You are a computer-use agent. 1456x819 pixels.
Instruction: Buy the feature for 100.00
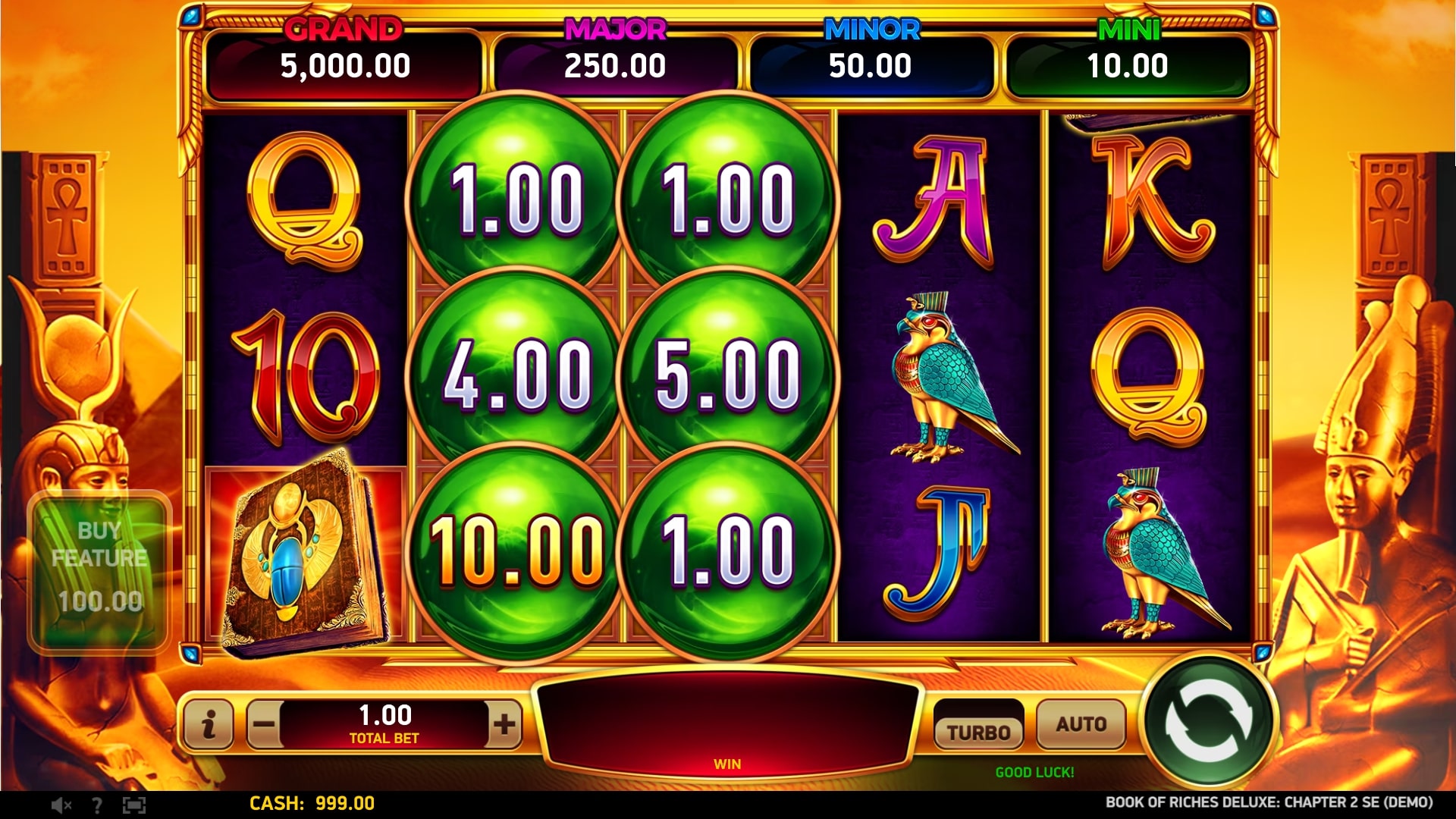point(99,570)
